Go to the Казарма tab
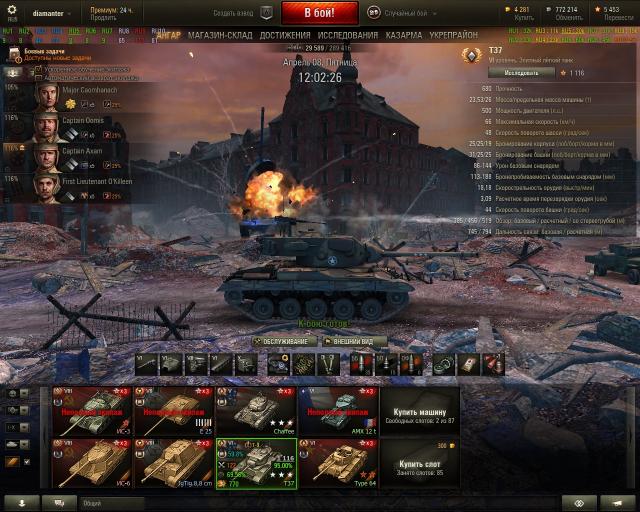This screenshot has height=512, width=640. tap(404, 35)
